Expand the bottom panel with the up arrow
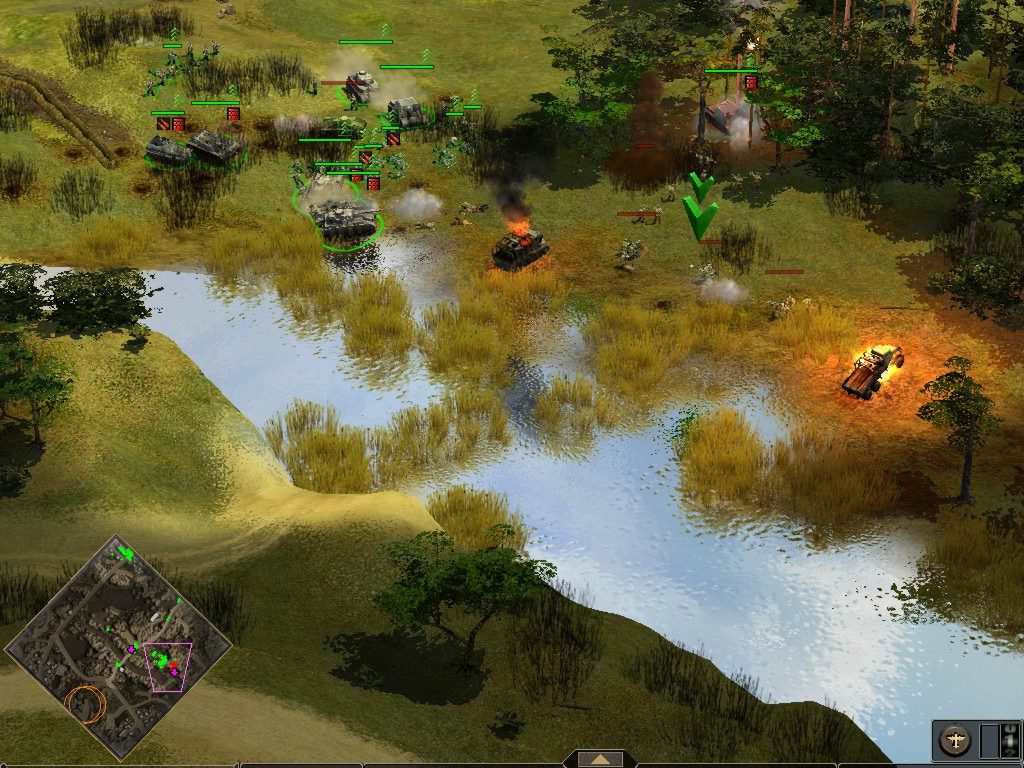This screenshot has width=1024, height=768. coord(600,759)
